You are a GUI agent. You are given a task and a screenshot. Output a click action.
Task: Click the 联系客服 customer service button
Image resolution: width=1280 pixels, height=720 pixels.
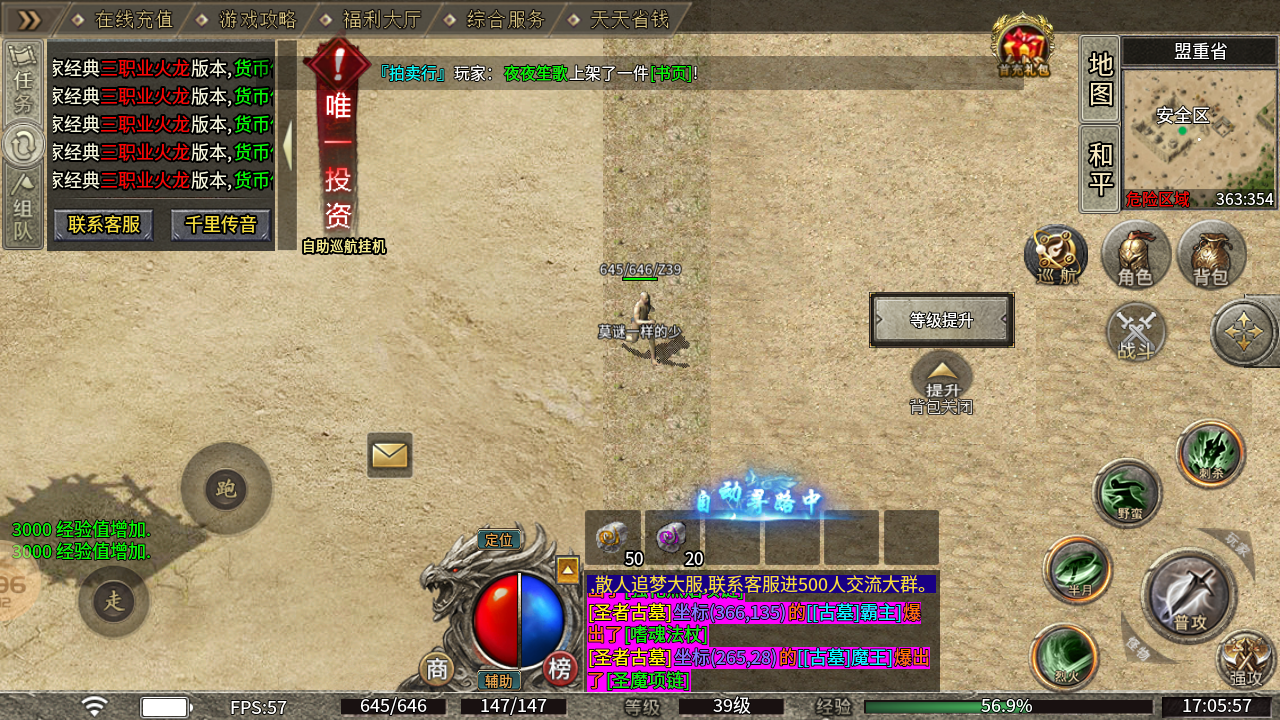point(103,224)
